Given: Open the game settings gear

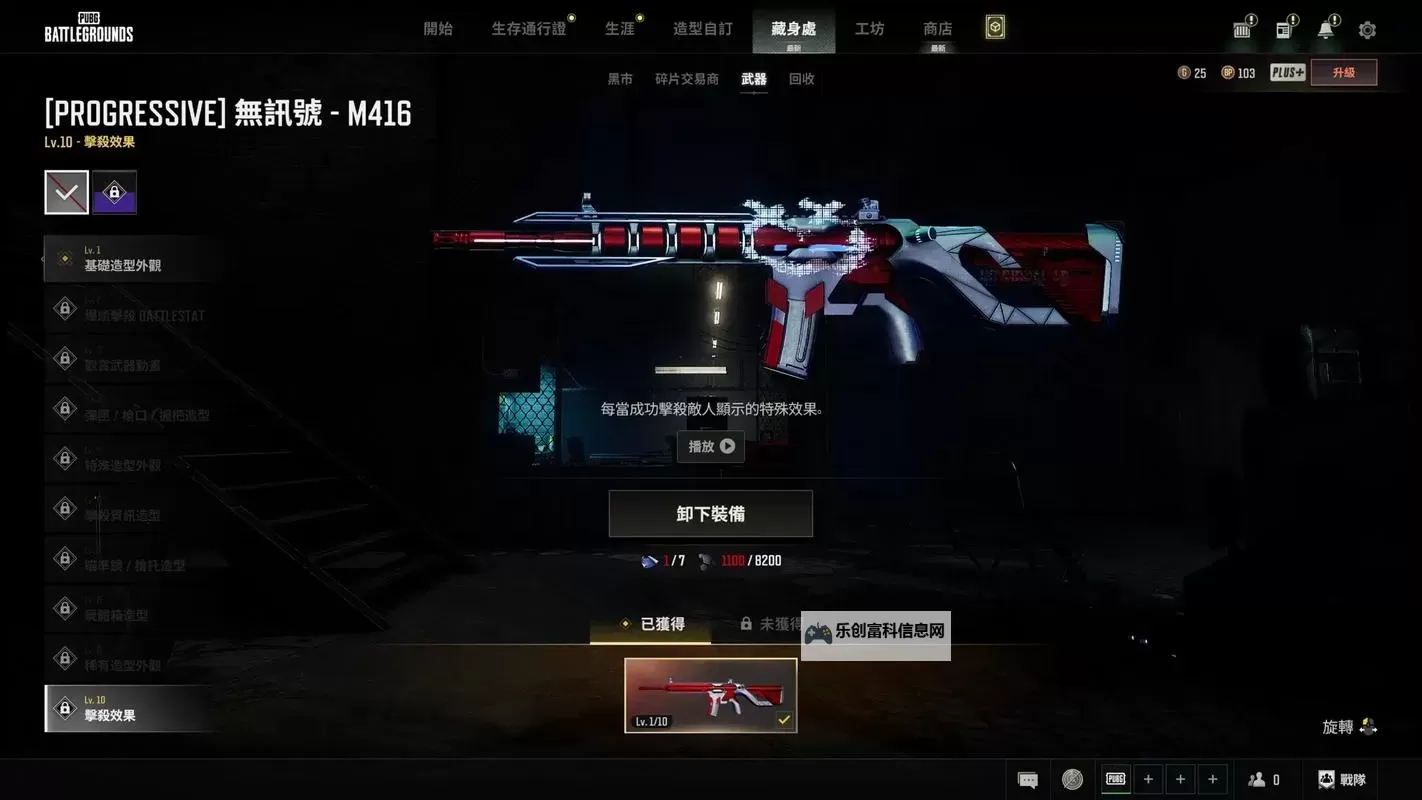Looking at the screenshot, I should point(1367,29).
